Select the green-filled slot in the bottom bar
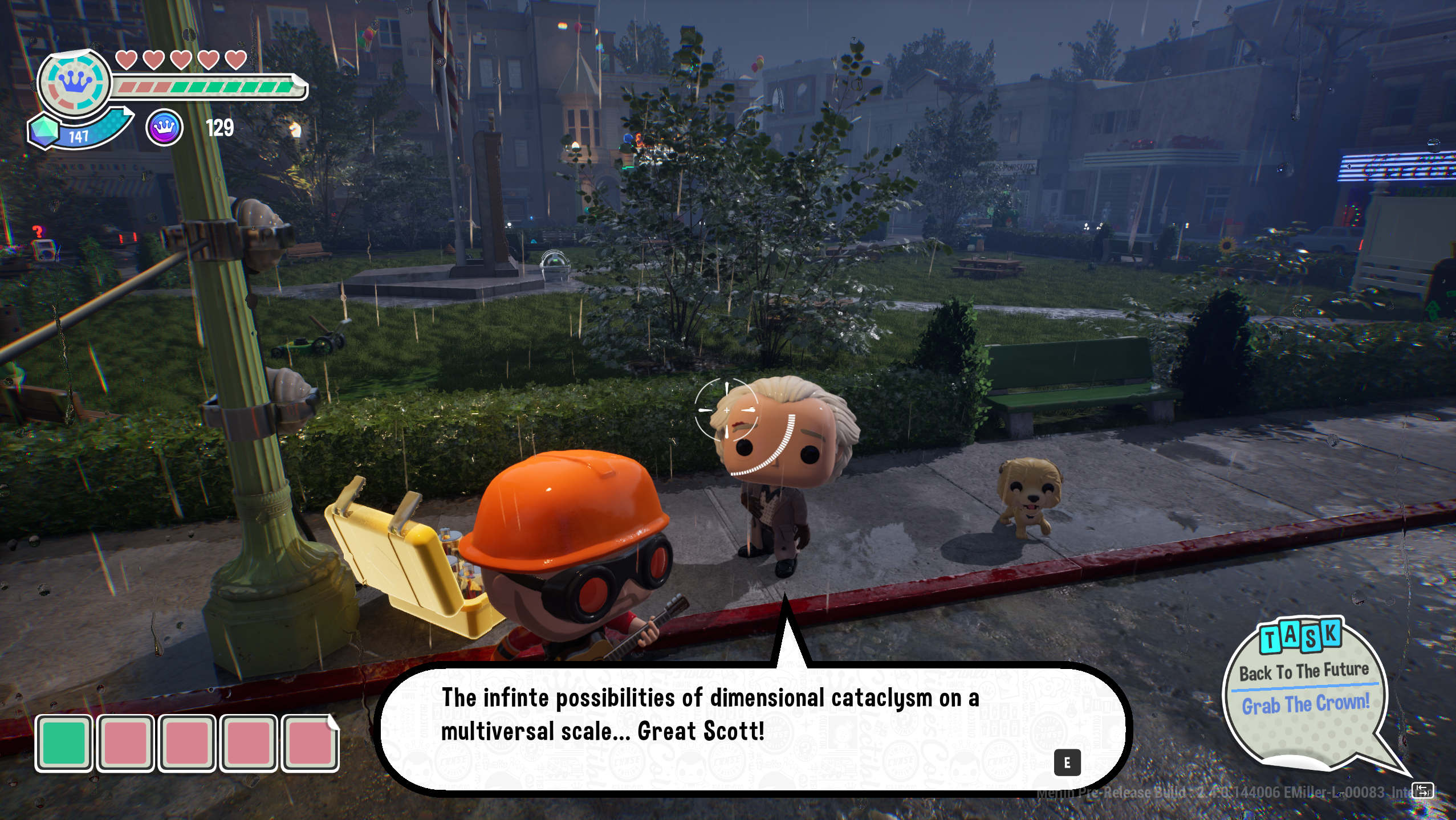The image size is (1456, 820). point(64,744)
